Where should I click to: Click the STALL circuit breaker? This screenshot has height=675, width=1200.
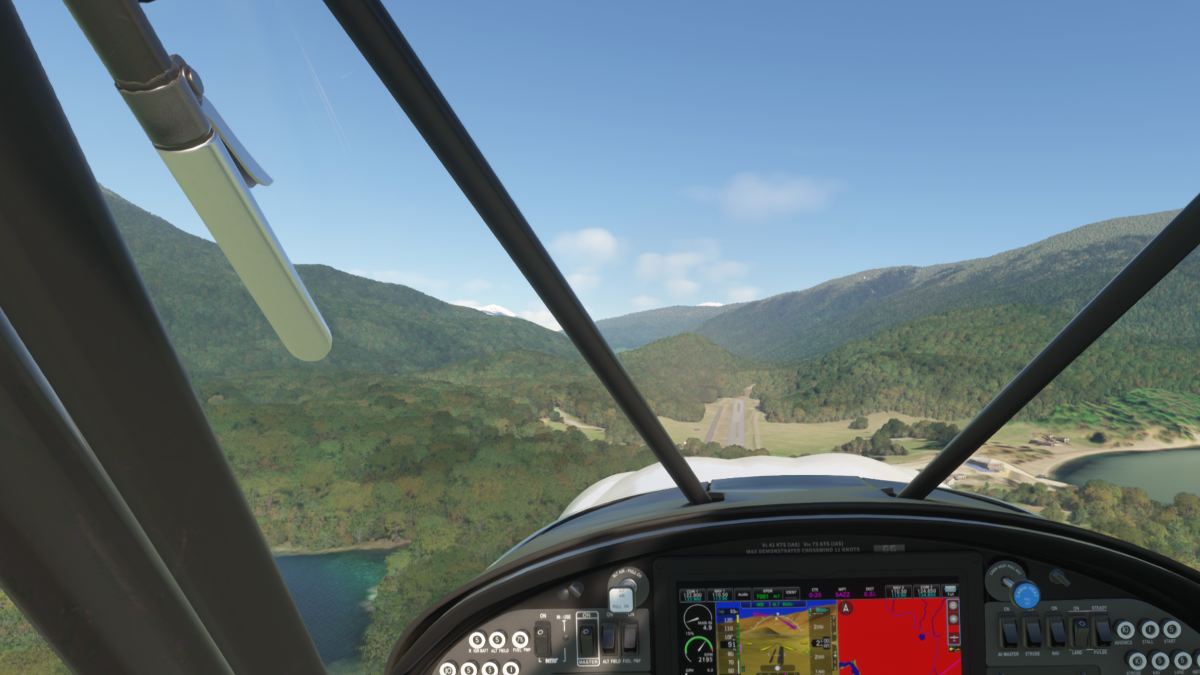point(1149,630)
